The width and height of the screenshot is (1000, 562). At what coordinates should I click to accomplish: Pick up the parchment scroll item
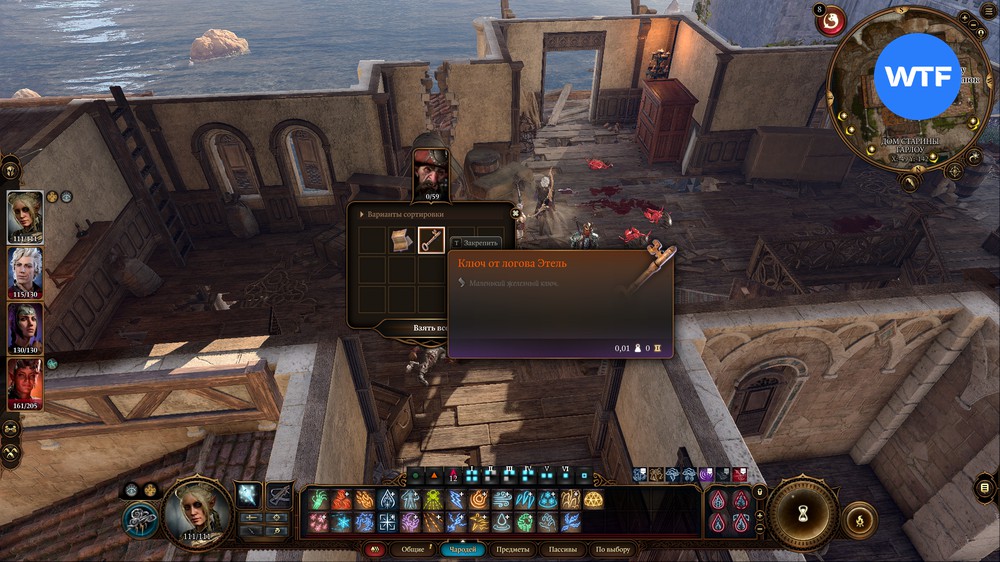402,241
